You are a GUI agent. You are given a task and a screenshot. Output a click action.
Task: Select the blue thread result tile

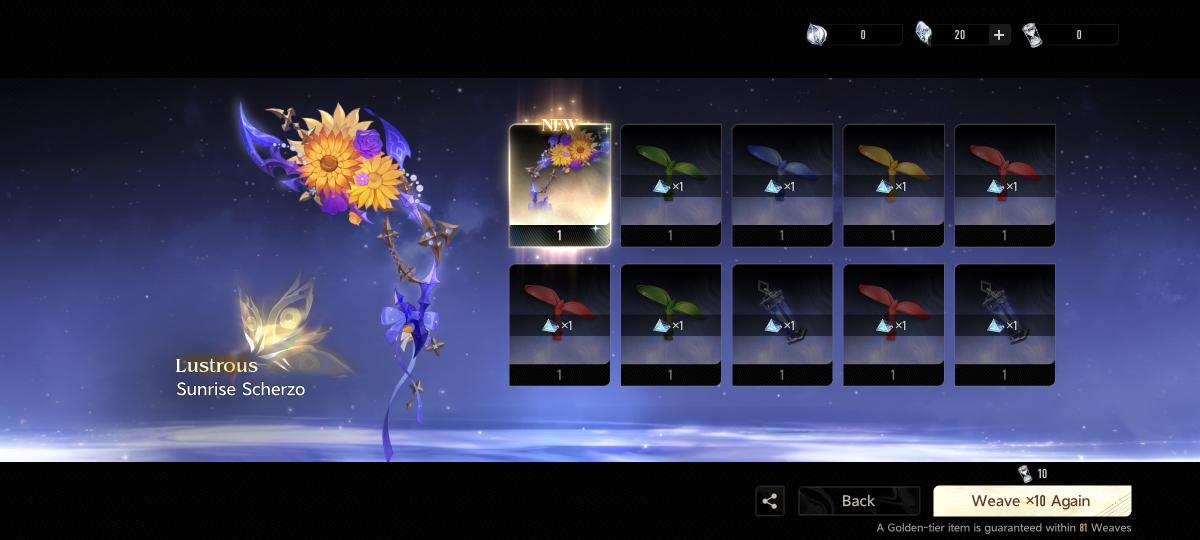(x=782, y=185)
